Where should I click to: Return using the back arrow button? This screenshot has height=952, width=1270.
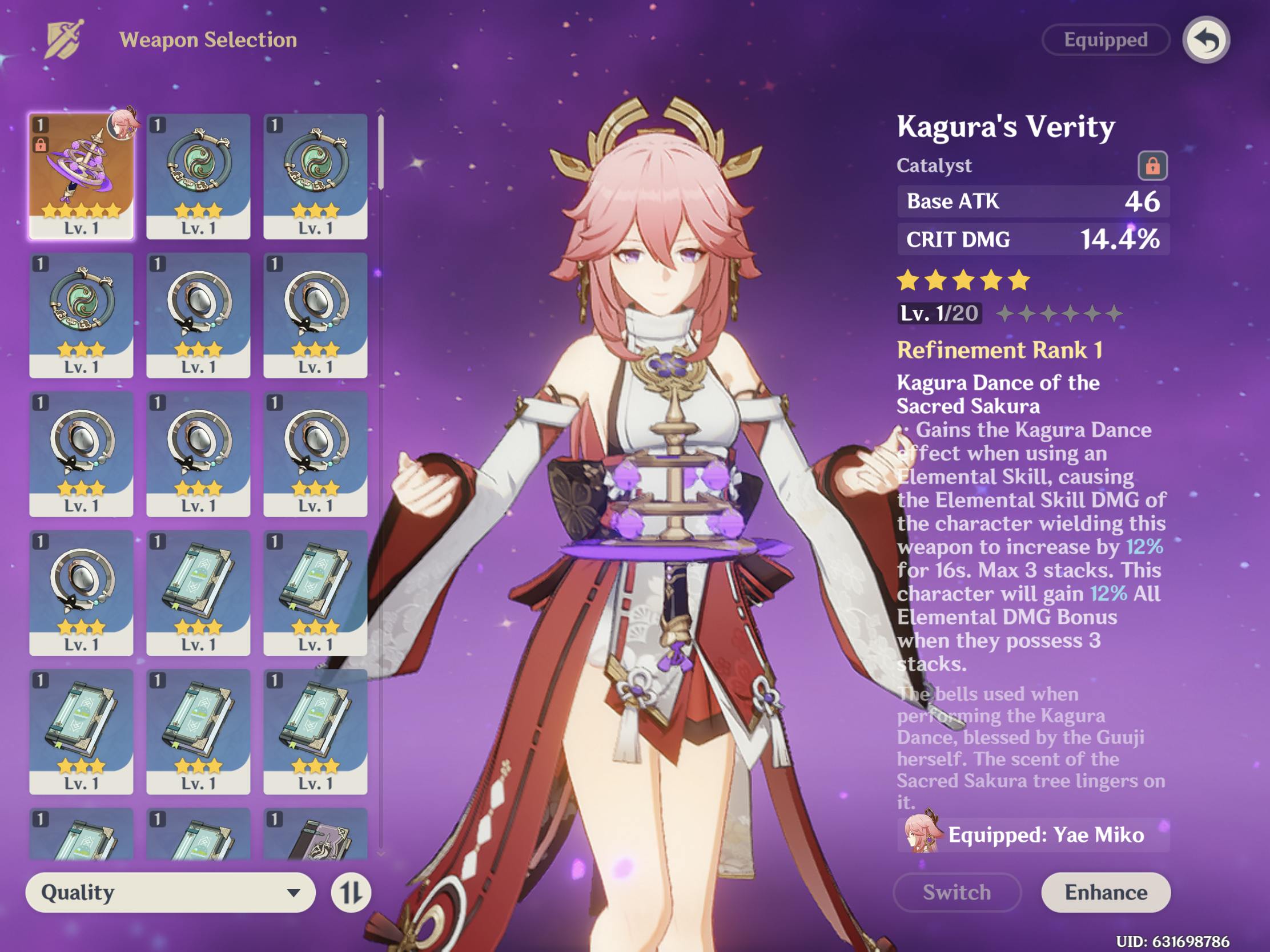(1205, 40)
